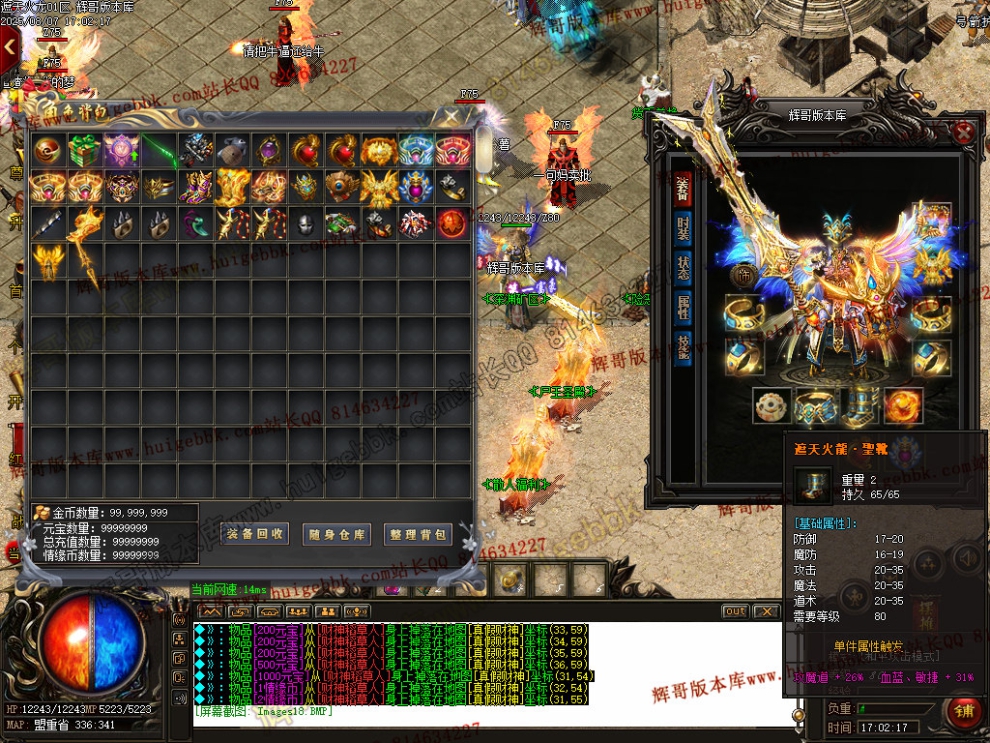Select the equipped fire orb slot

[x=903, y=406]
